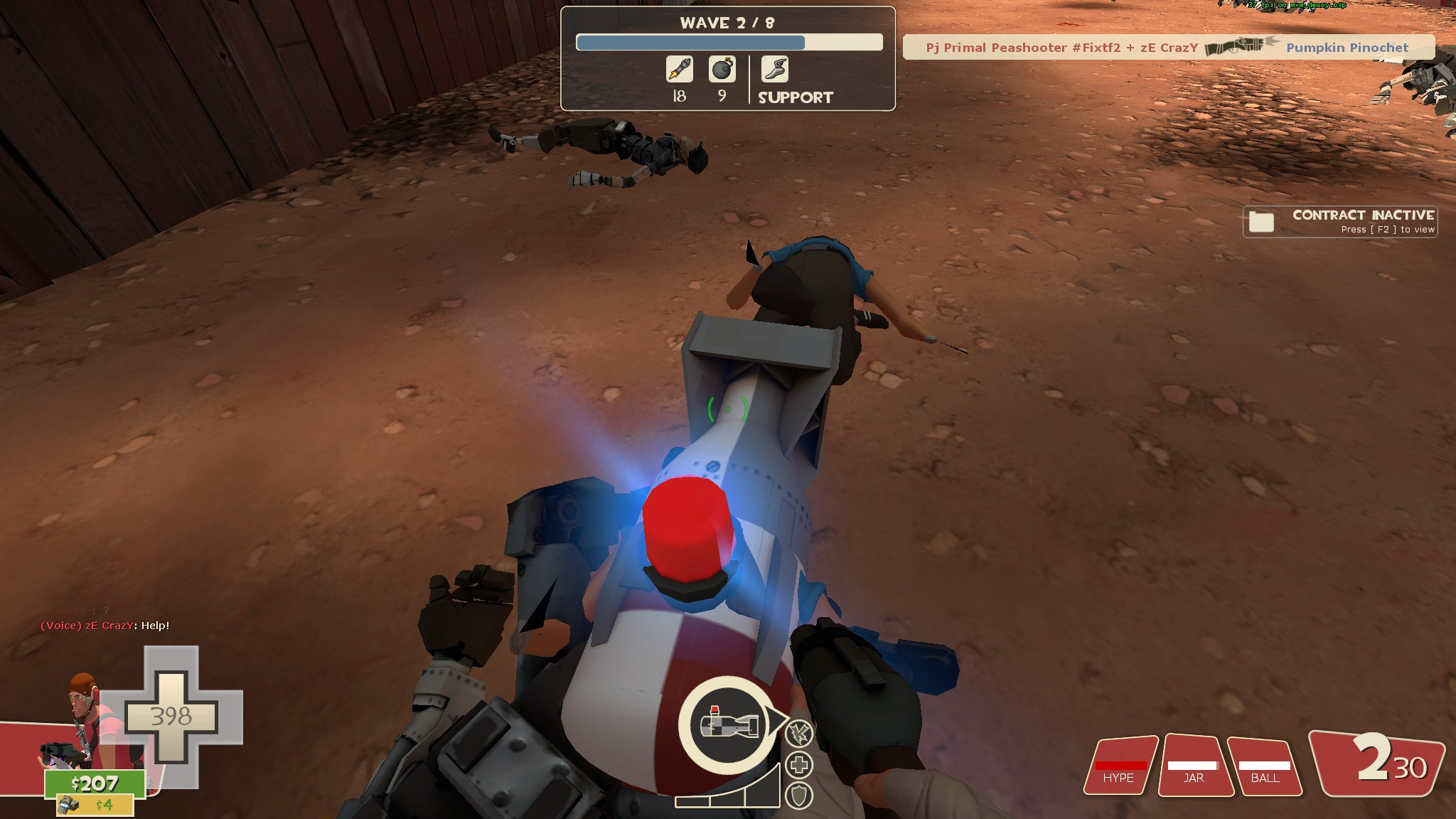Click the HYPE meter
This screenshot has height=819, width=1456.
(x=1120, y=766)
